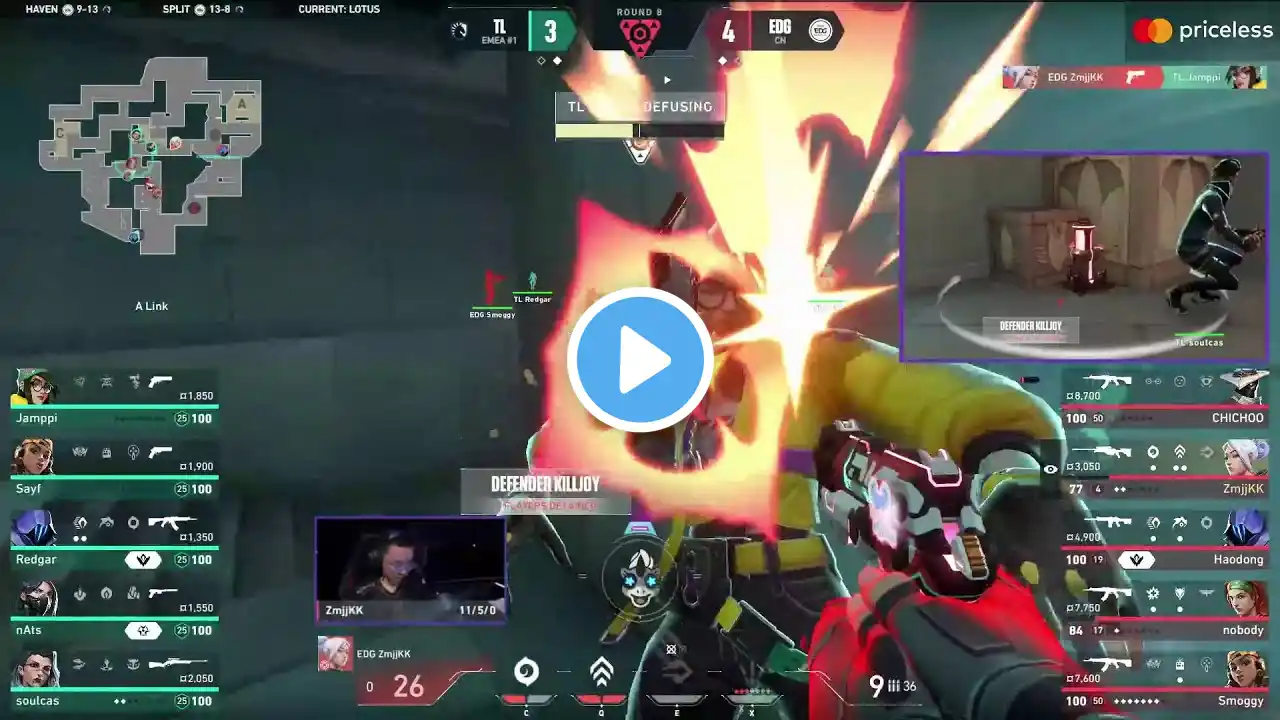Play the video with the center play button
Image resolution: width=1280 pixels, height=720 pixels.
pos(640,360)
